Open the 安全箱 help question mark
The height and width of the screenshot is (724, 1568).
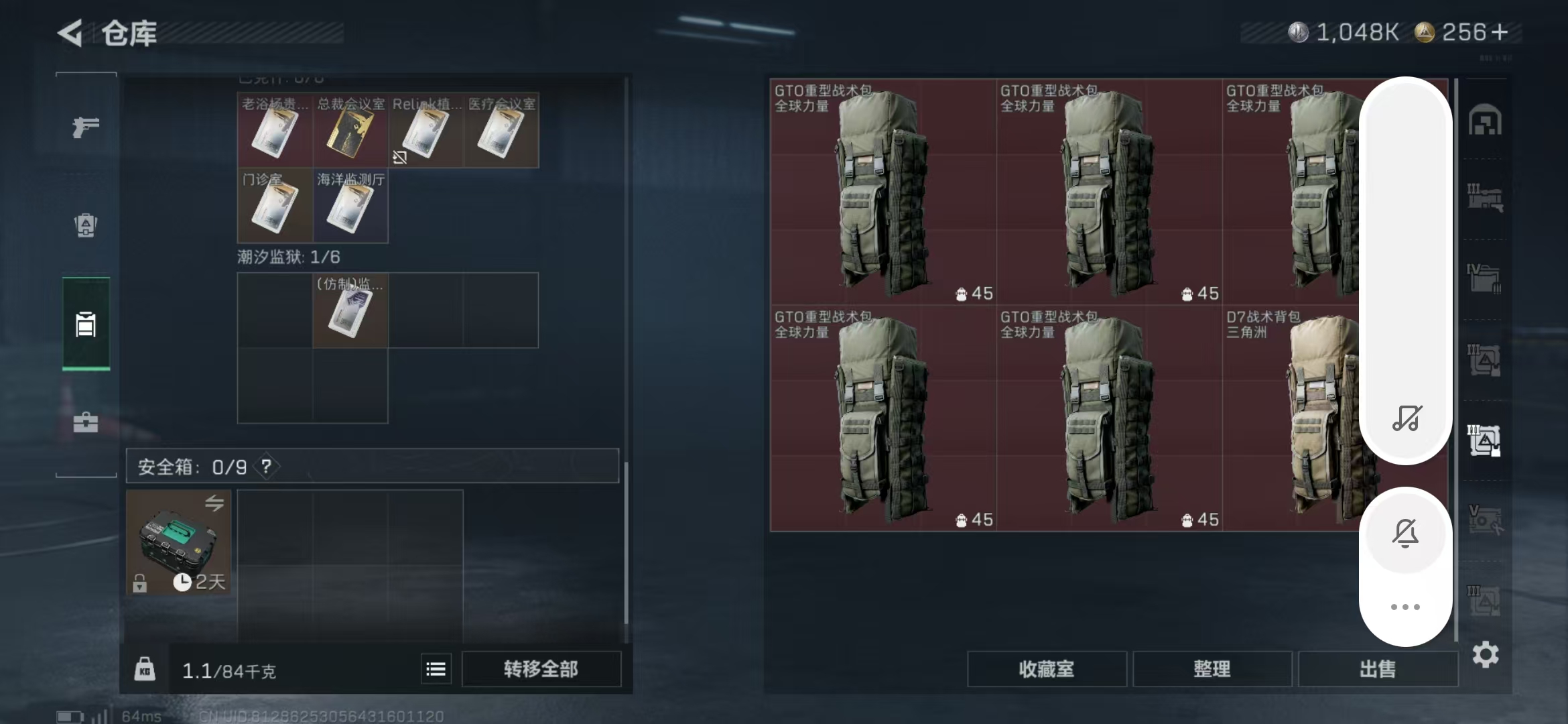266,466
